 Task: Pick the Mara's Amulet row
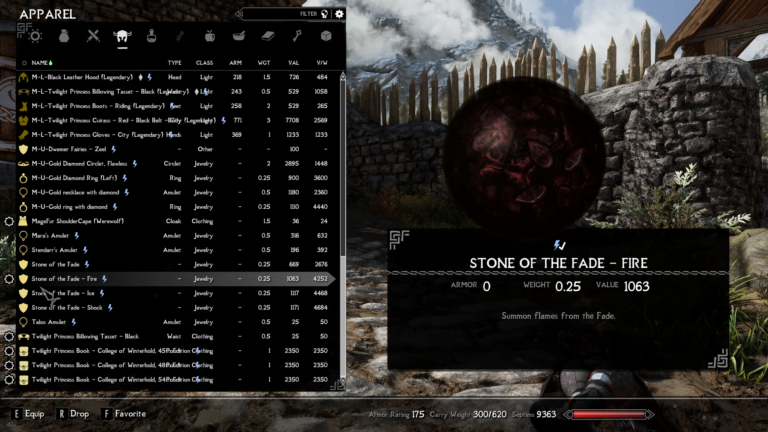tap(60, 235)
